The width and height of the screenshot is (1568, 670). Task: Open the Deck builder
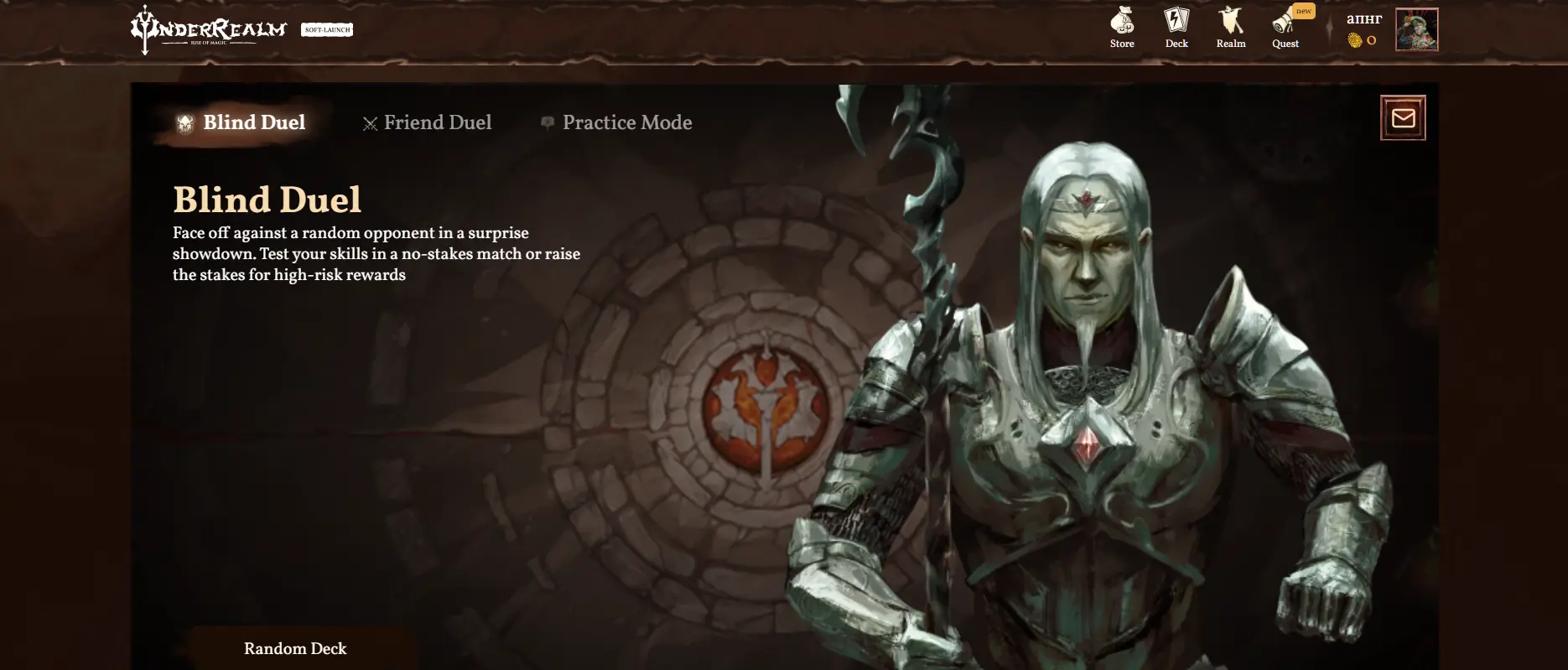(1176, 28)
